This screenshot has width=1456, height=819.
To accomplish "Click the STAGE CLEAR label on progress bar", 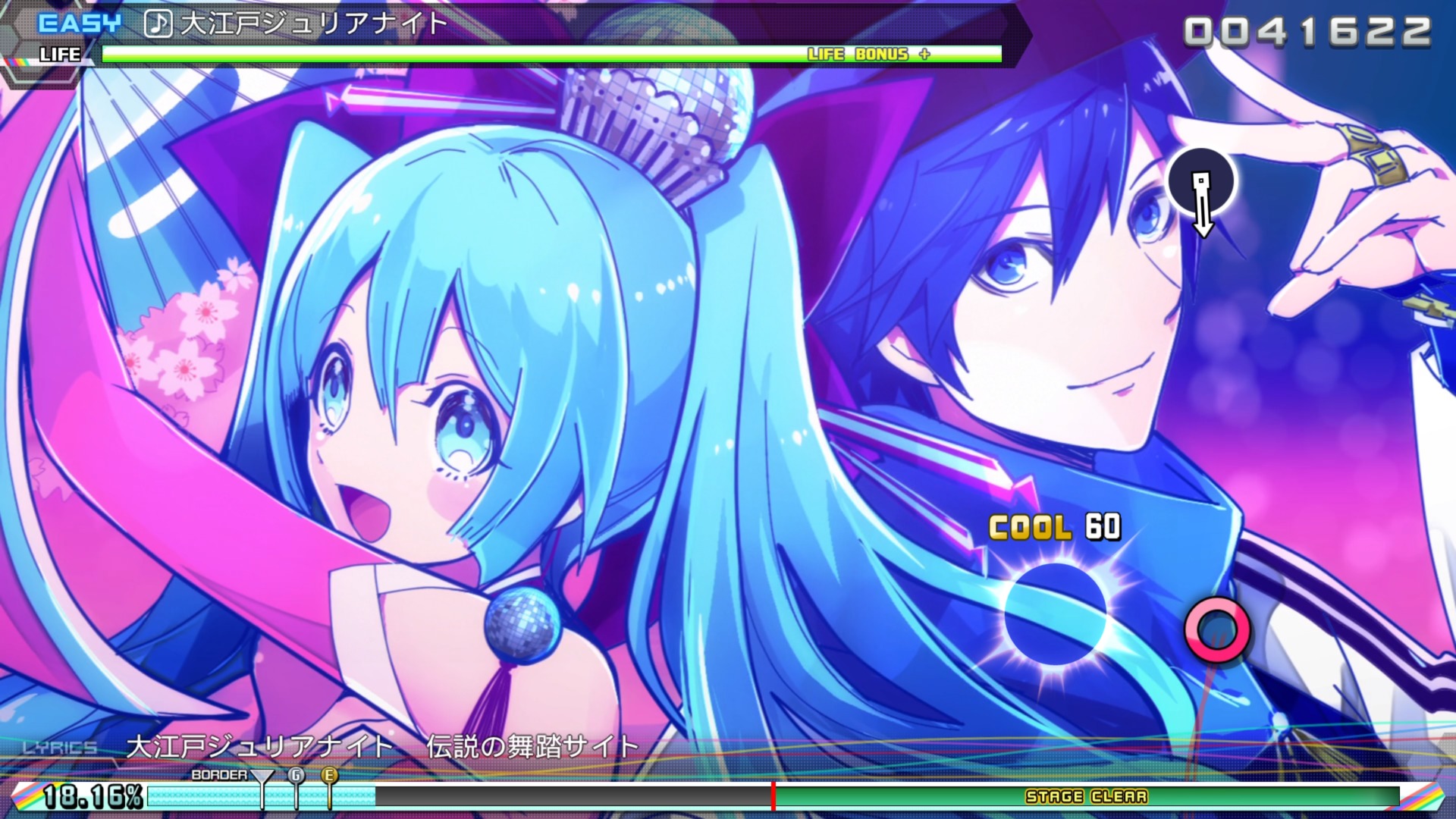I will [1086, 797].
